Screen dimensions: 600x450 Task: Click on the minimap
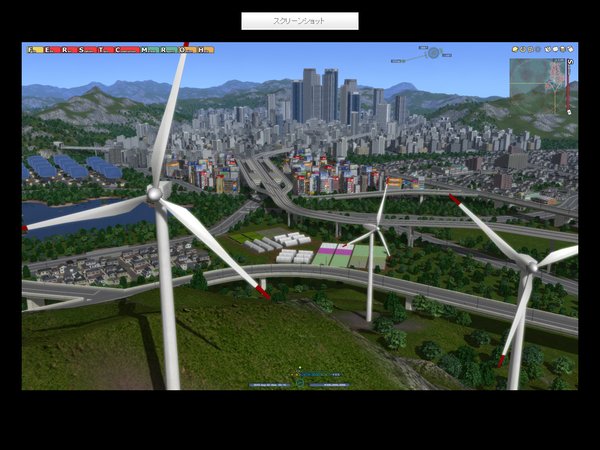tap(536, 79)
